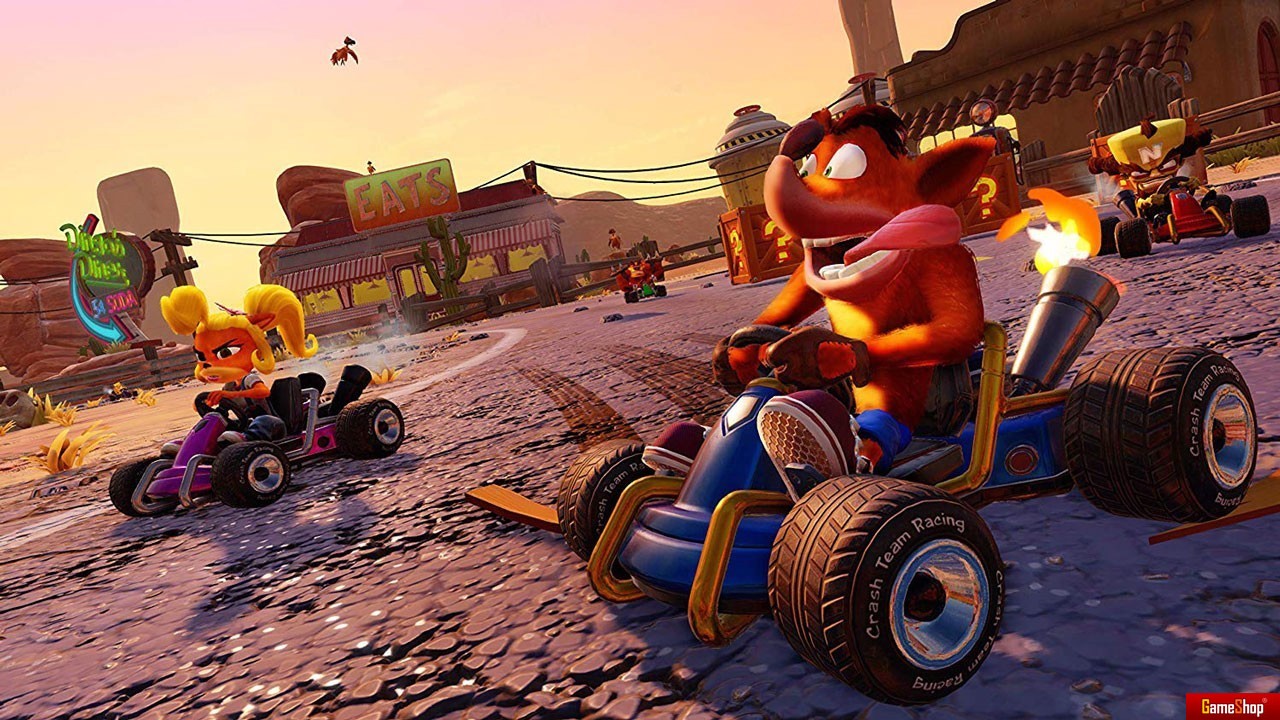Click the GameShop logo watermark
The height and width of the screenshot is (720, 1280).
(x=1232, y=706)
